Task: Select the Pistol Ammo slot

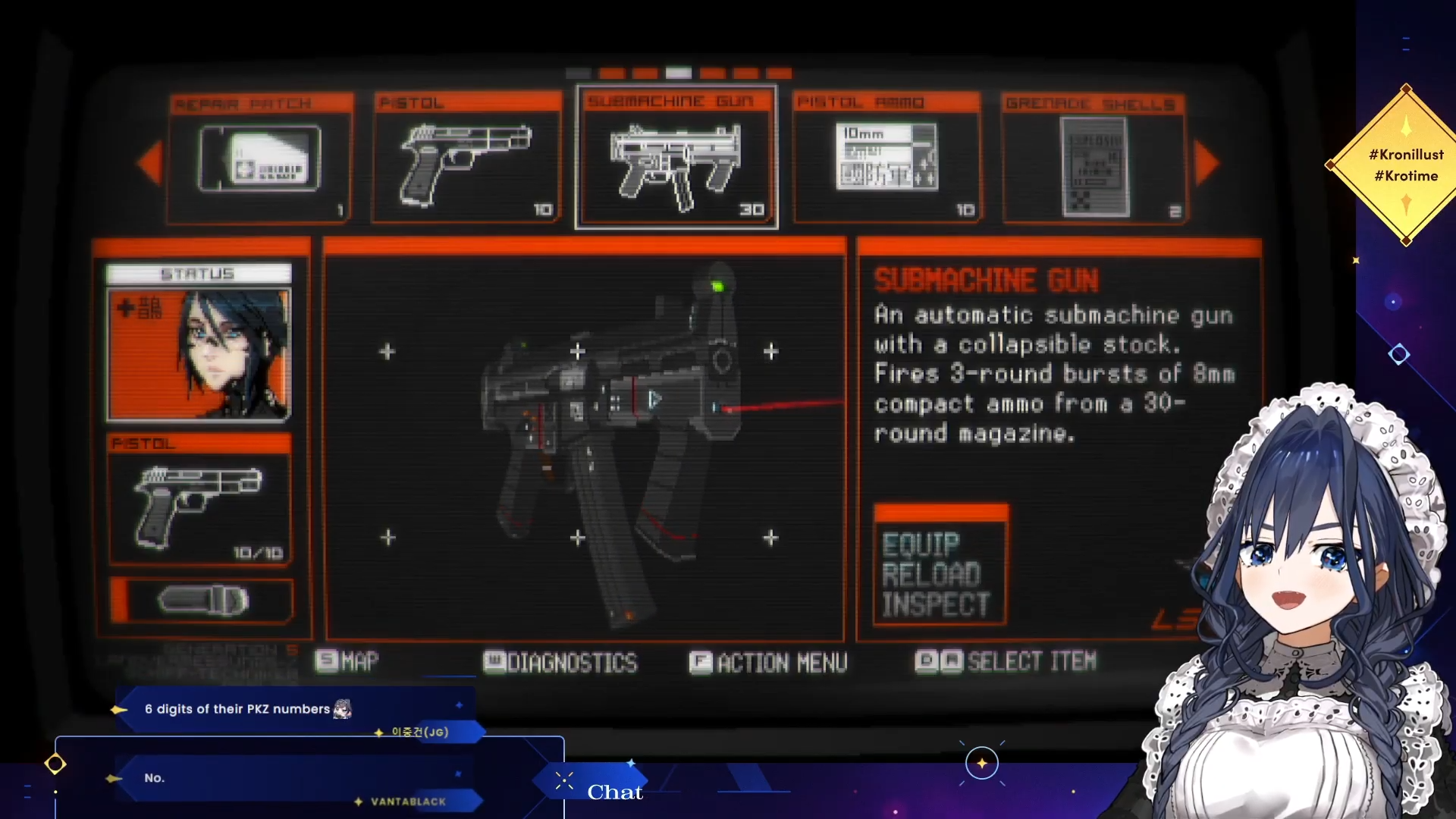Action: pos(886,159)
